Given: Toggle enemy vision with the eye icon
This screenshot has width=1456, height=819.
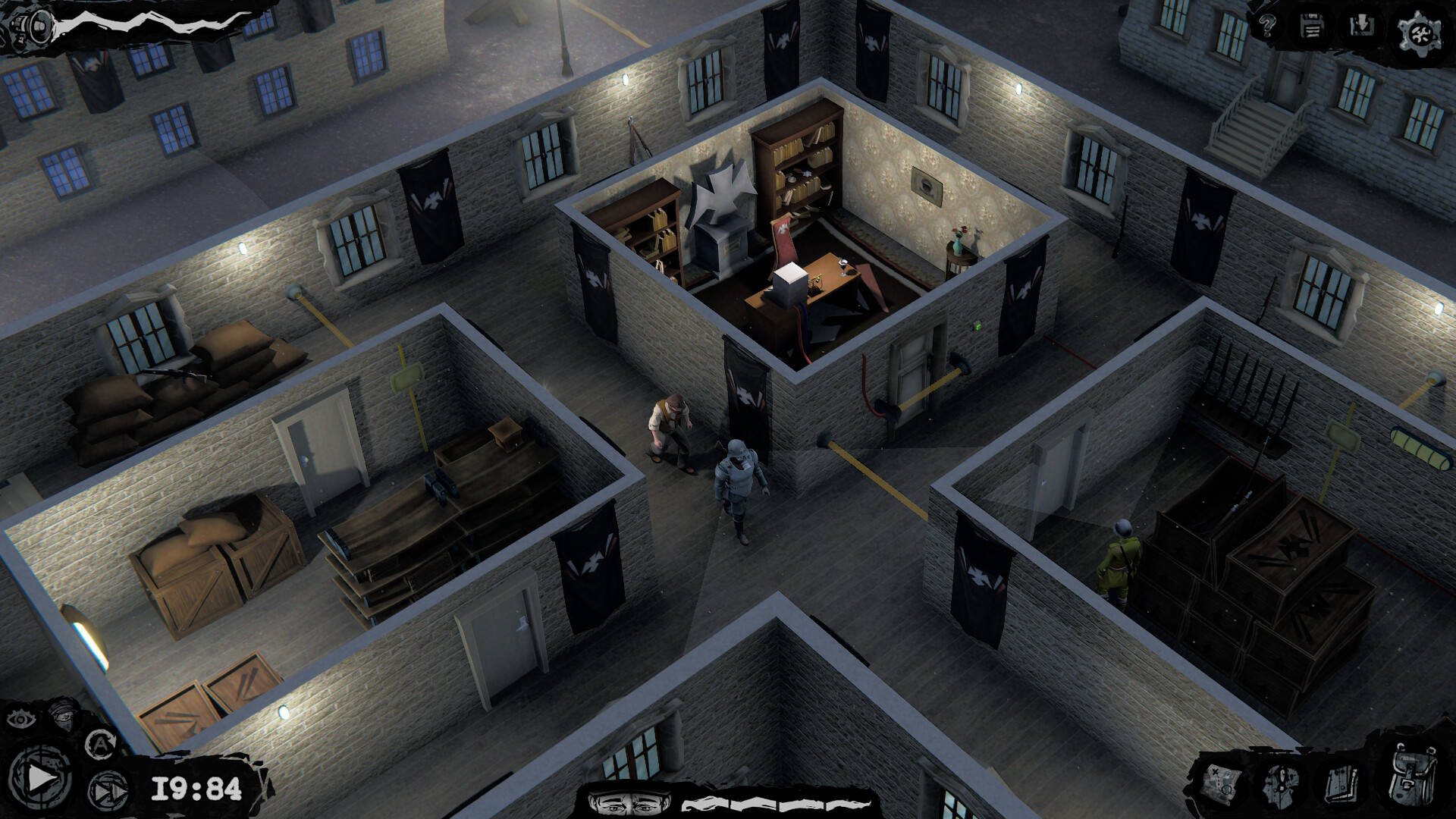Looking at the screenshot, I should point(23,719).
